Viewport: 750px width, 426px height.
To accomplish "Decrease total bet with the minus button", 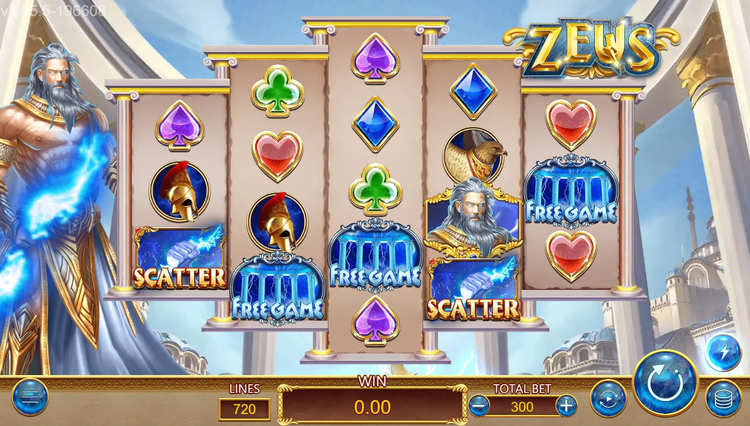I will 480,405.
